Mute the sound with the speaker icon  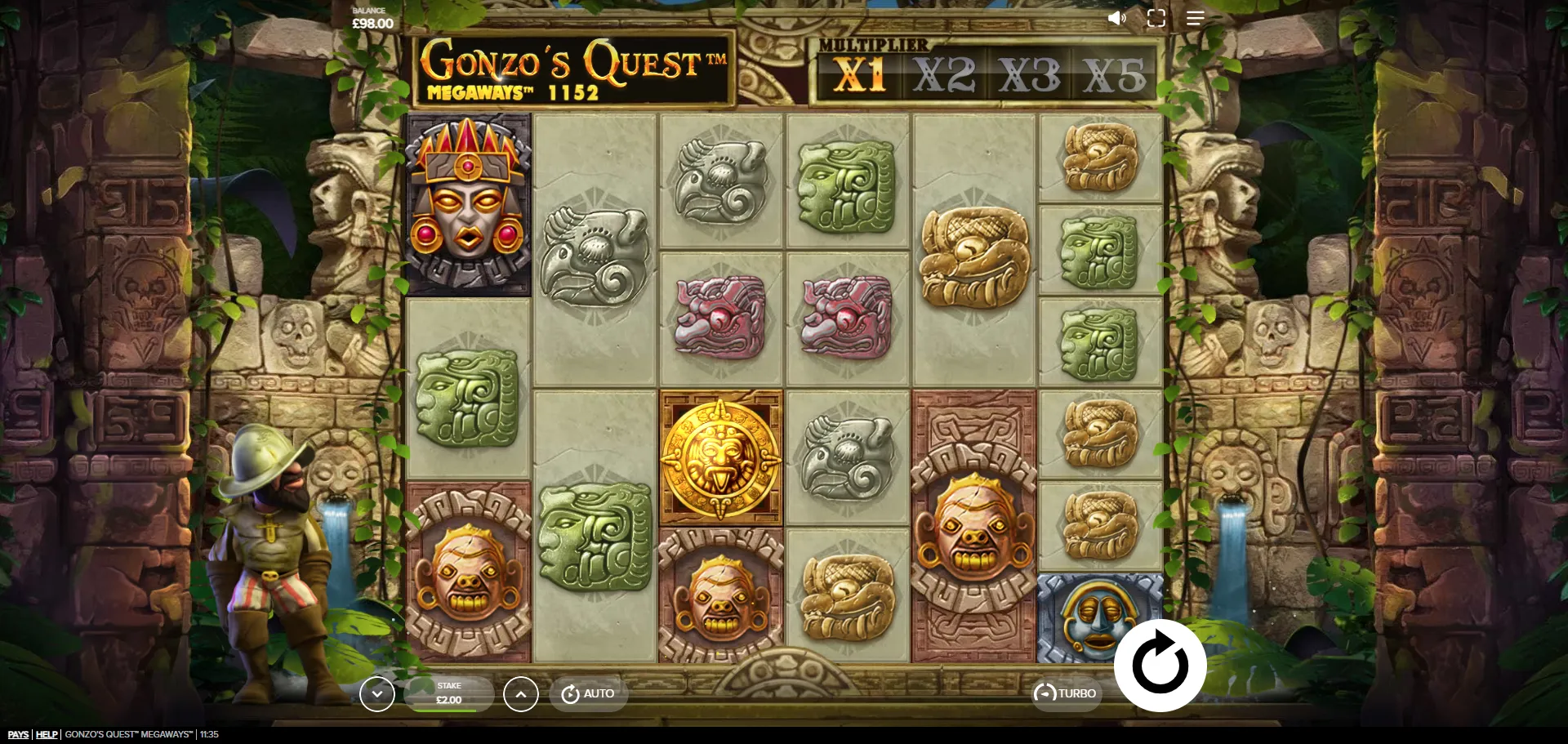pyautogui.click(x=1116, y=18)
